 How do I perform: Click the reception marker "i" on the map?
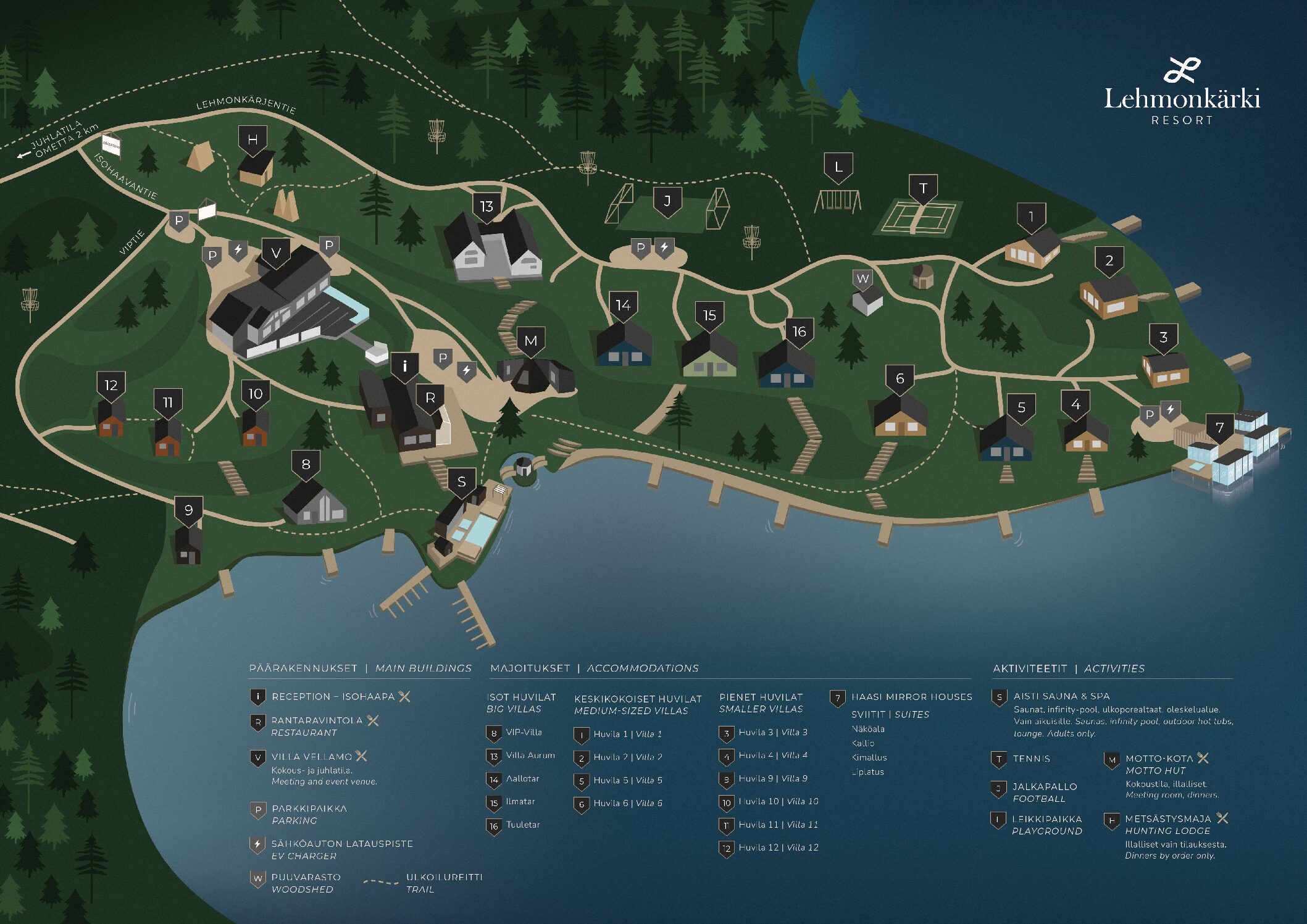coord(404,367)
